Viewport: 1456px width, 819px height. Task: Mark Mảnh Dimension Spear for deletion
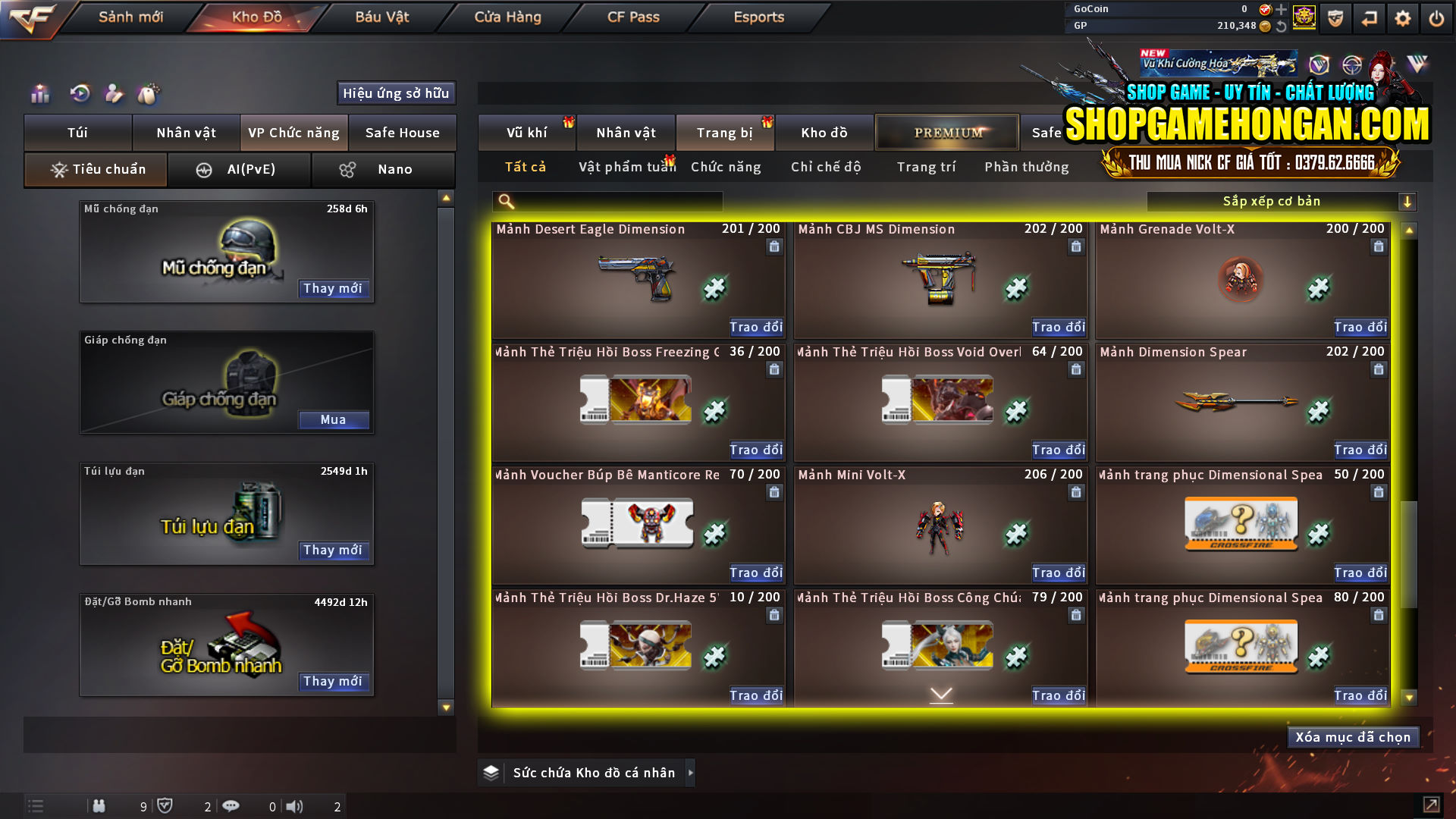[1378, 369]
